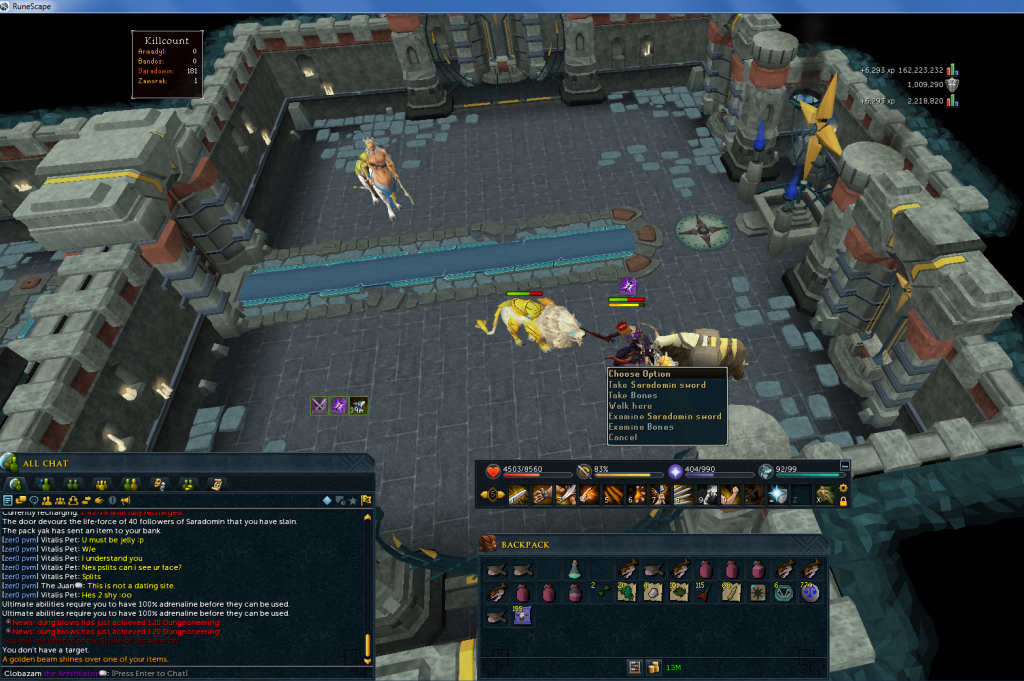Choose the Walk here option
The image size is (1024, 681).
click(630, 406)
